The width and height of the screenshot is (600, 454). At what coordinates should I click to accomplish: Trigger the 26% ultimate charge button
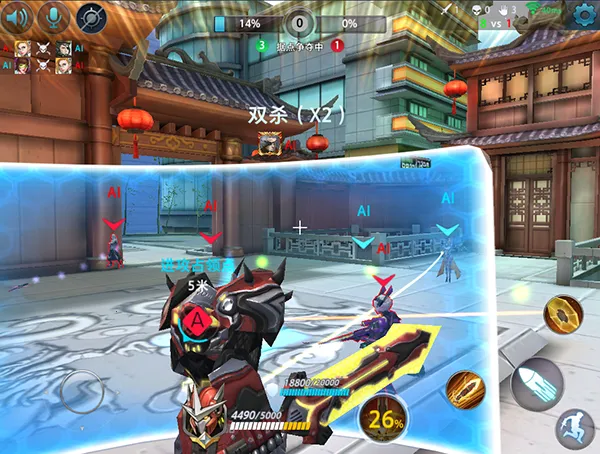tap(383, 417)
